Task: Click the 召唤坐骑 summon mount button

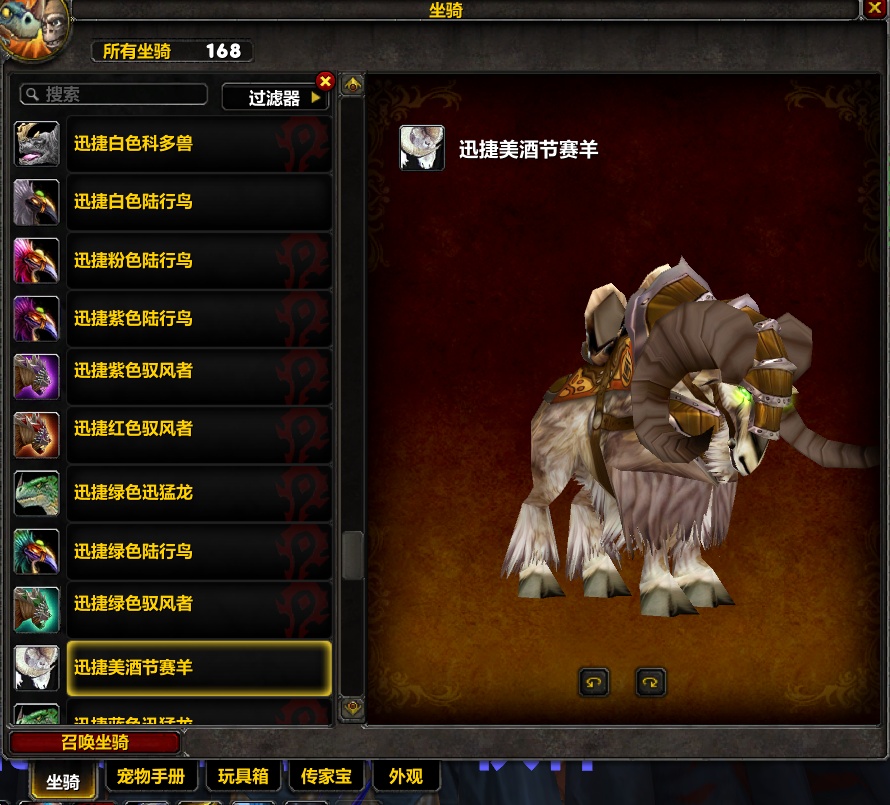Action: click(x=94, y=743)
